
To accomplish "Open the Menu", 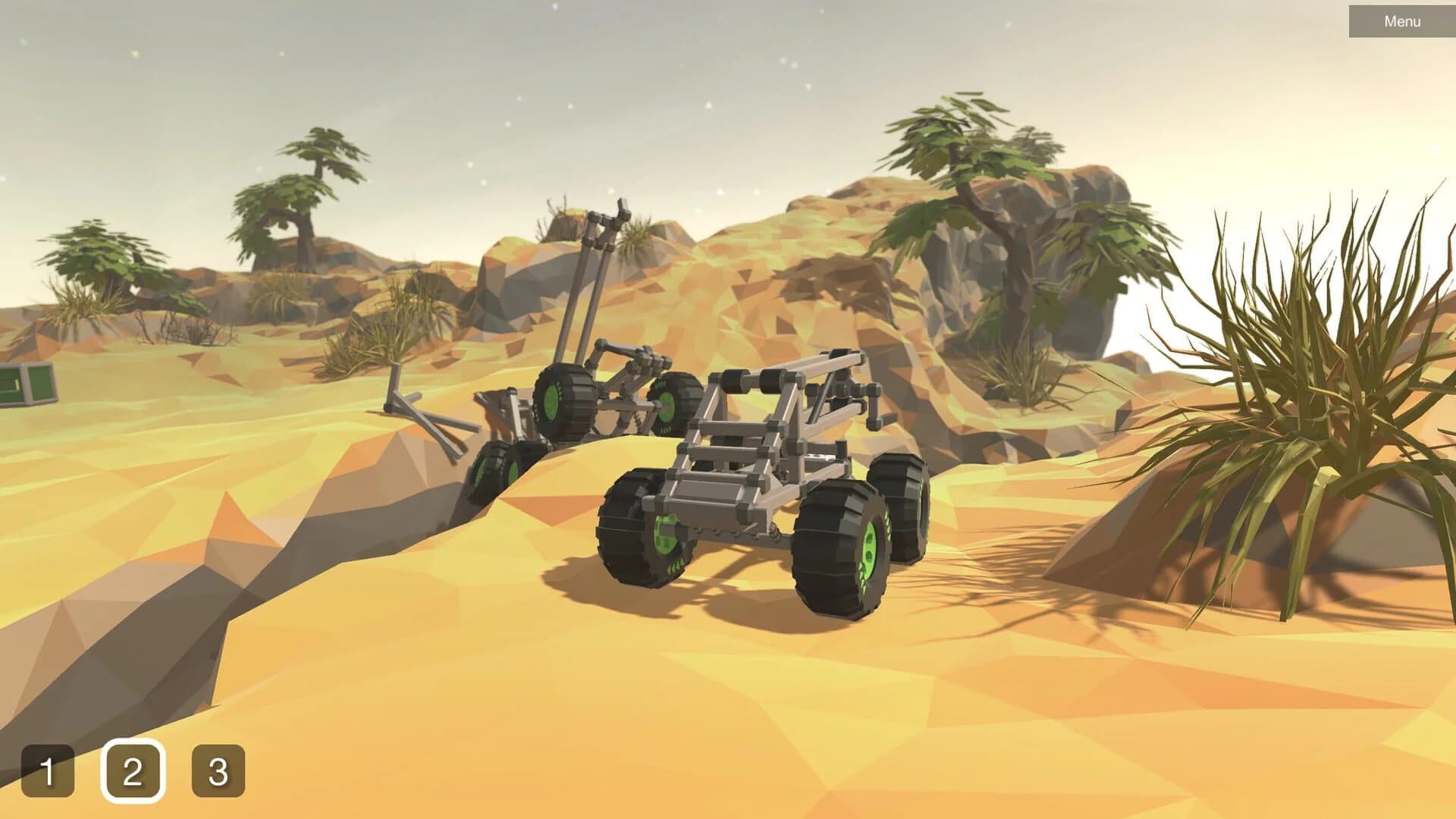I will [1400, 20].
